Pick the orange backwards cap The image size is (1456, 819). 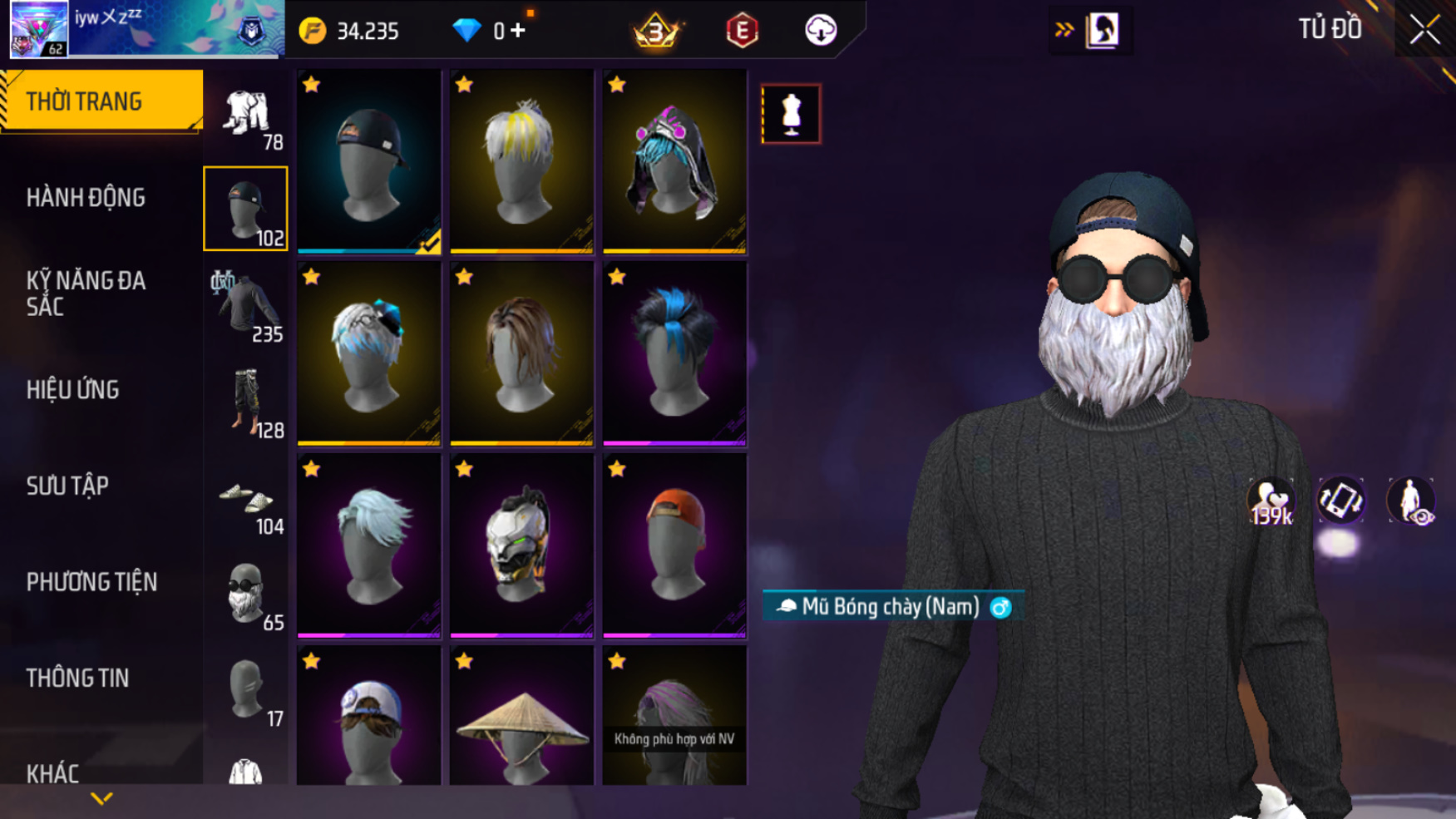pos(674,545)
